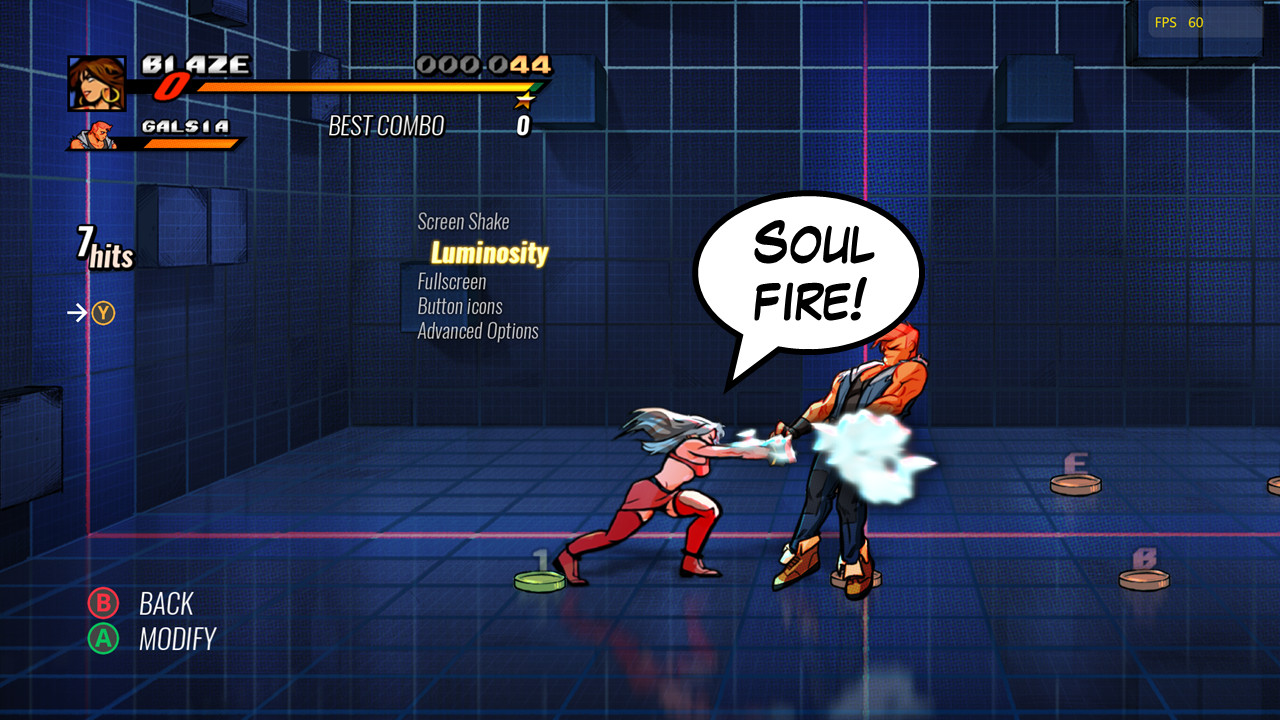Click the yellow Y button prompt icon
This screenshot has width=1280, height=720.
(103, 312)
